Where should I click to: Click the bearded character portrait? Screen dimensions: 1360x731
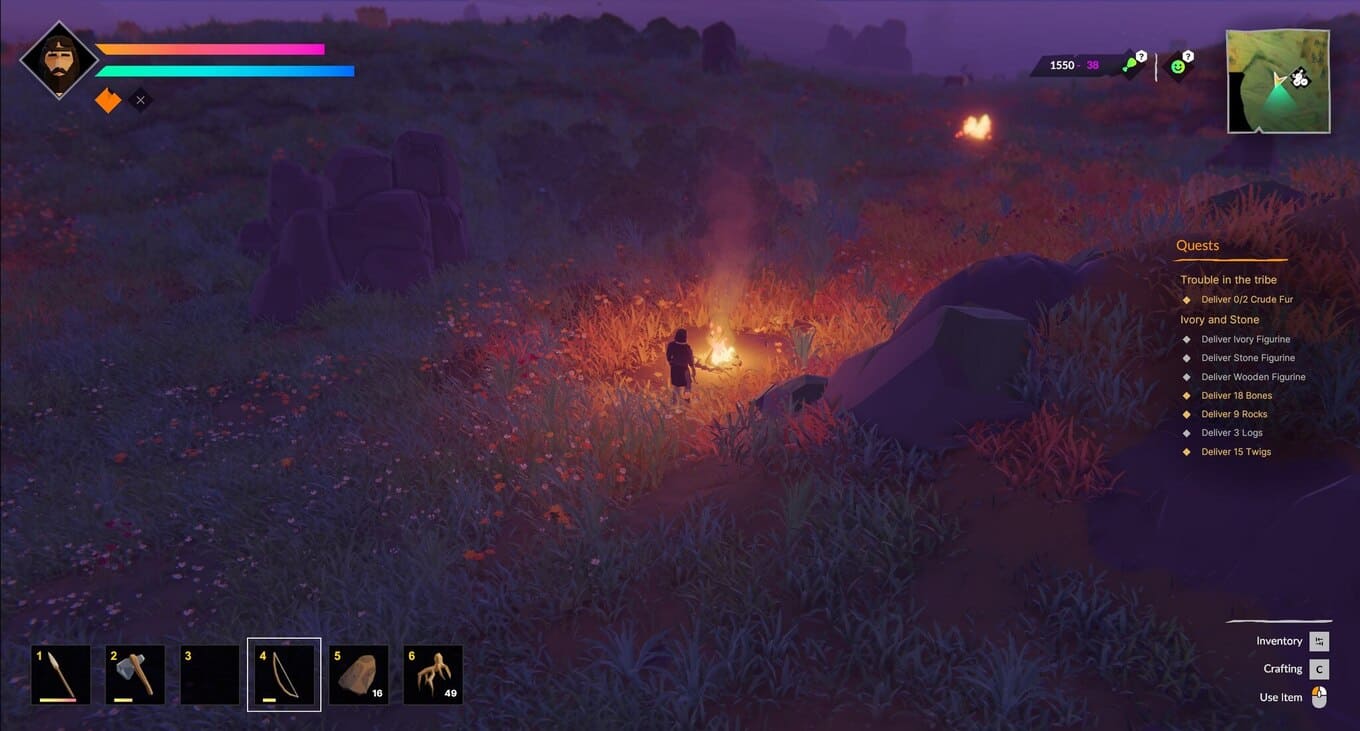[59, 60]
